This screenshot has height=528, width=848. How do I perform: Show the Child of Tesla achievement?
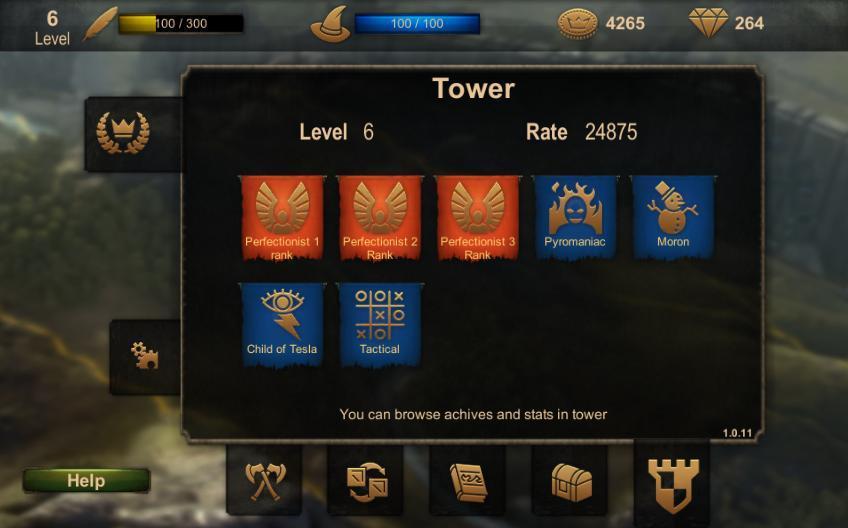point(282,324)
